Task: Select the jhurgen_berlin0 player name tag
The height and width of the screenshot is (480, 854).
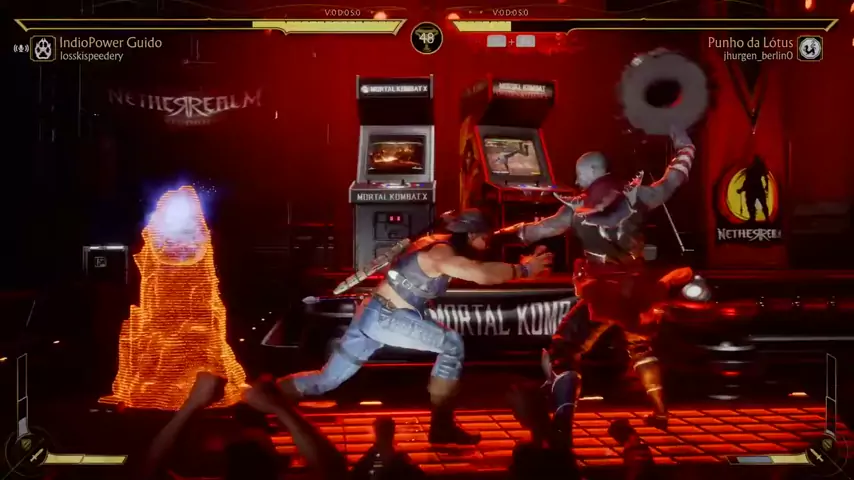Action: 757,56
